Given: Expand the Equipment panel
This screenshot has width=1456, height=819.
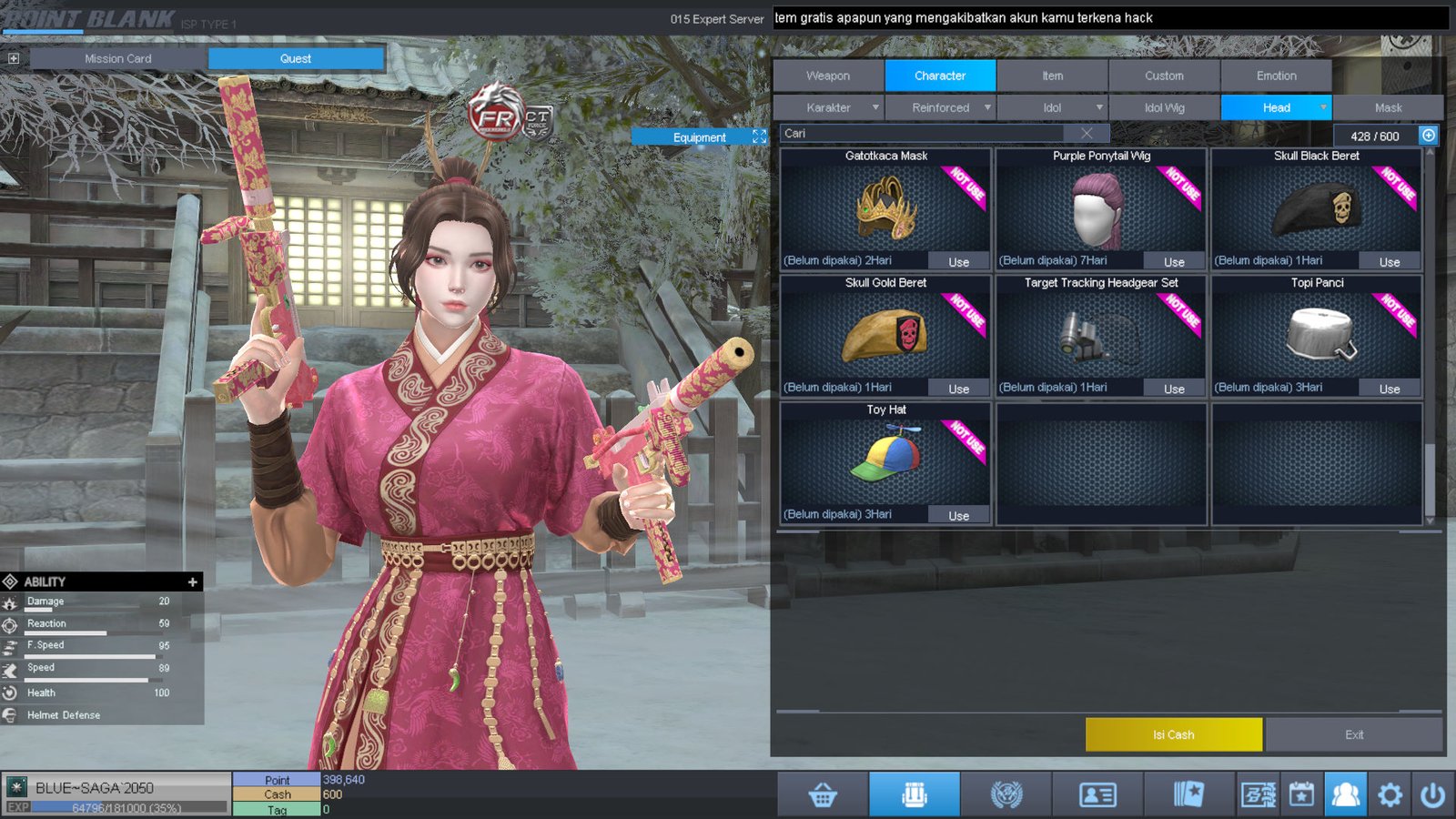Looking at the screenshot, I should pos(759,136).
